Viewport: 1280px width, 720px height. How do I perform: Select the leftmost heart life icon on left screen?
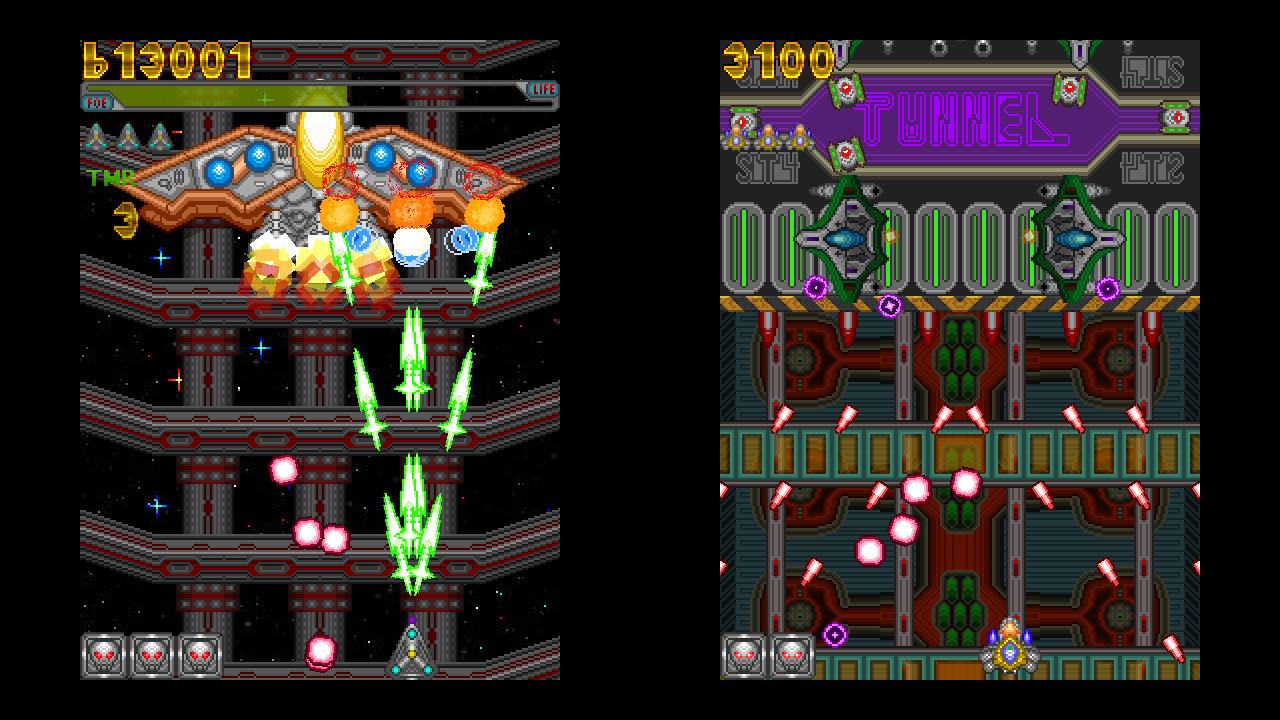tap(103, 655)
